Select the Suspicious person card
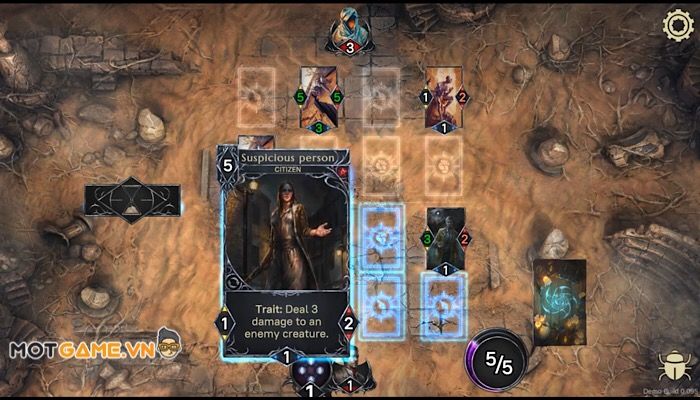 point(286,255)
